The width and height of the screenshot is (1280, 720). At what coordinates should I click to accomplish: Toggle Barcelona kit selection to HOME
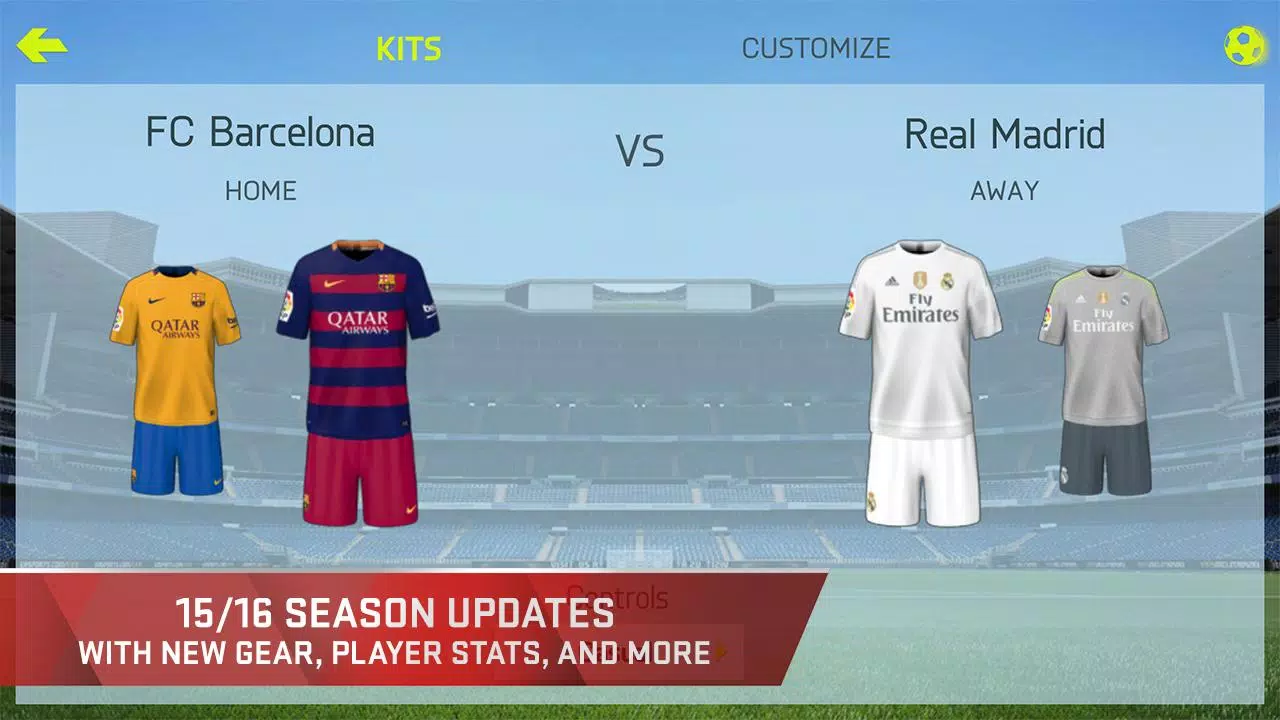(x=262, y=191)
